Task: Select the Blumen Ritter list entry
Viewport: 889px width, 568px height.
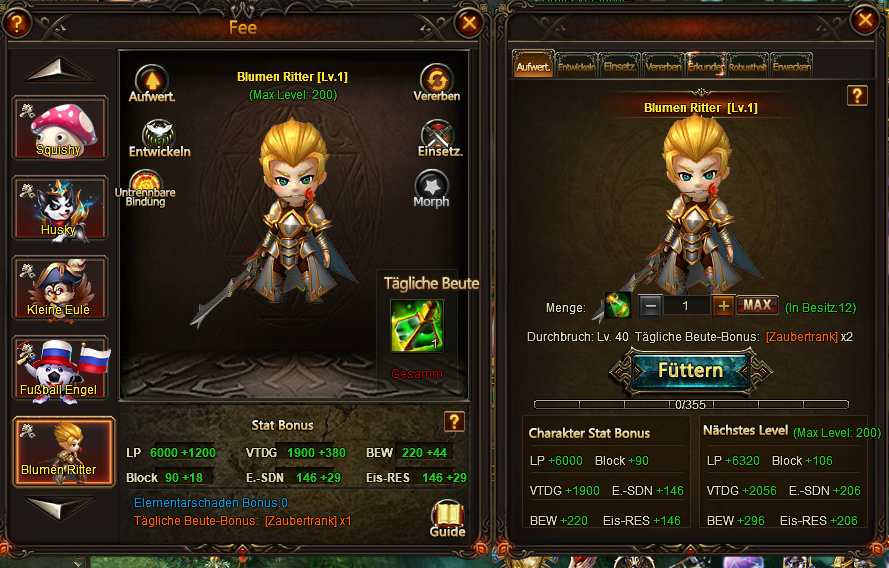Action: click(x=60, y=450)
